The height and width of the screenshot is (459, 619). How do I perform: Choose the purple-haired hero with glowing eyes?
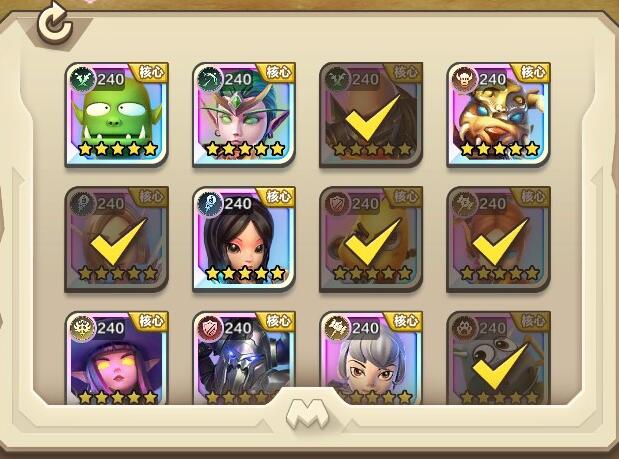[x=117, y=360]
